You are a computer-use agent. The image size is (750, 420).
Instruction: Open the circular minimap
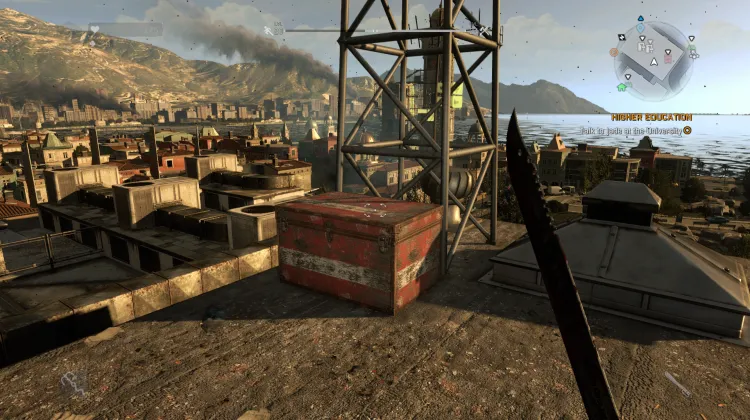click(x=654, y=60)
